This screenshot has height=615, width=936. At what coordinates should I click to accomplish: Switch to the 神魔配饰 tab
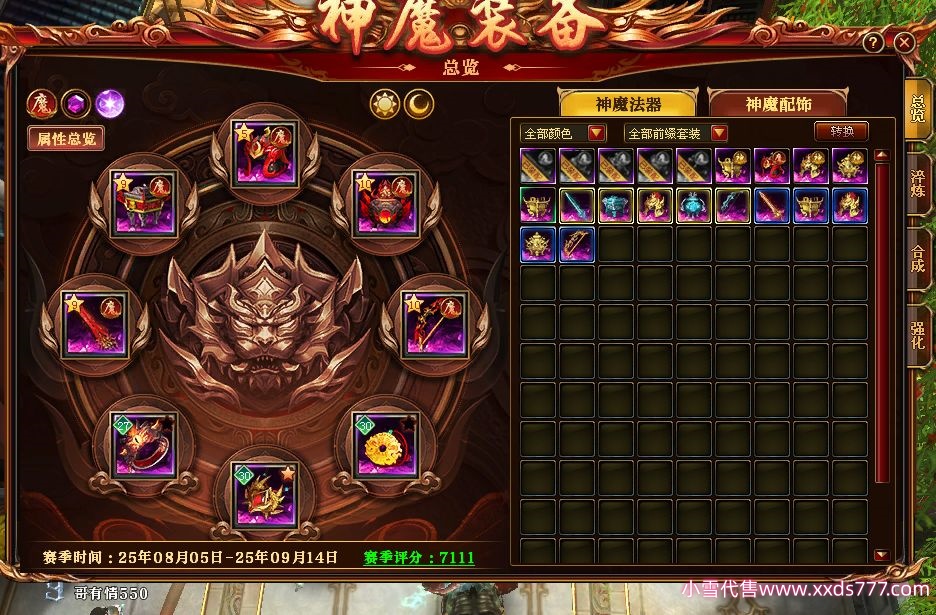click(777, 104)
